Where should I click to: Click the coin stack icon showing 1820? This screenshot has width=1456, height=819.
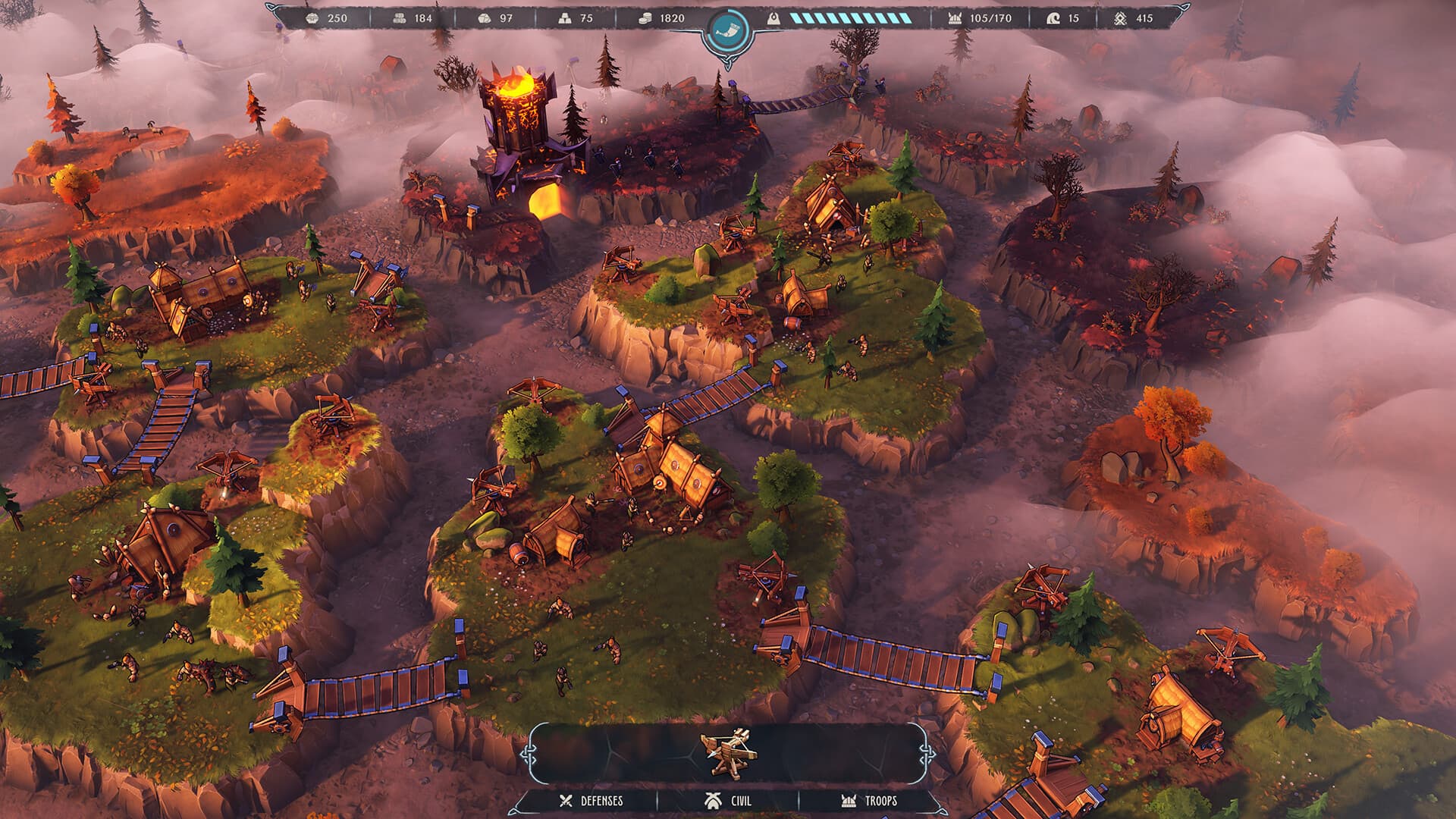[647, 17]
